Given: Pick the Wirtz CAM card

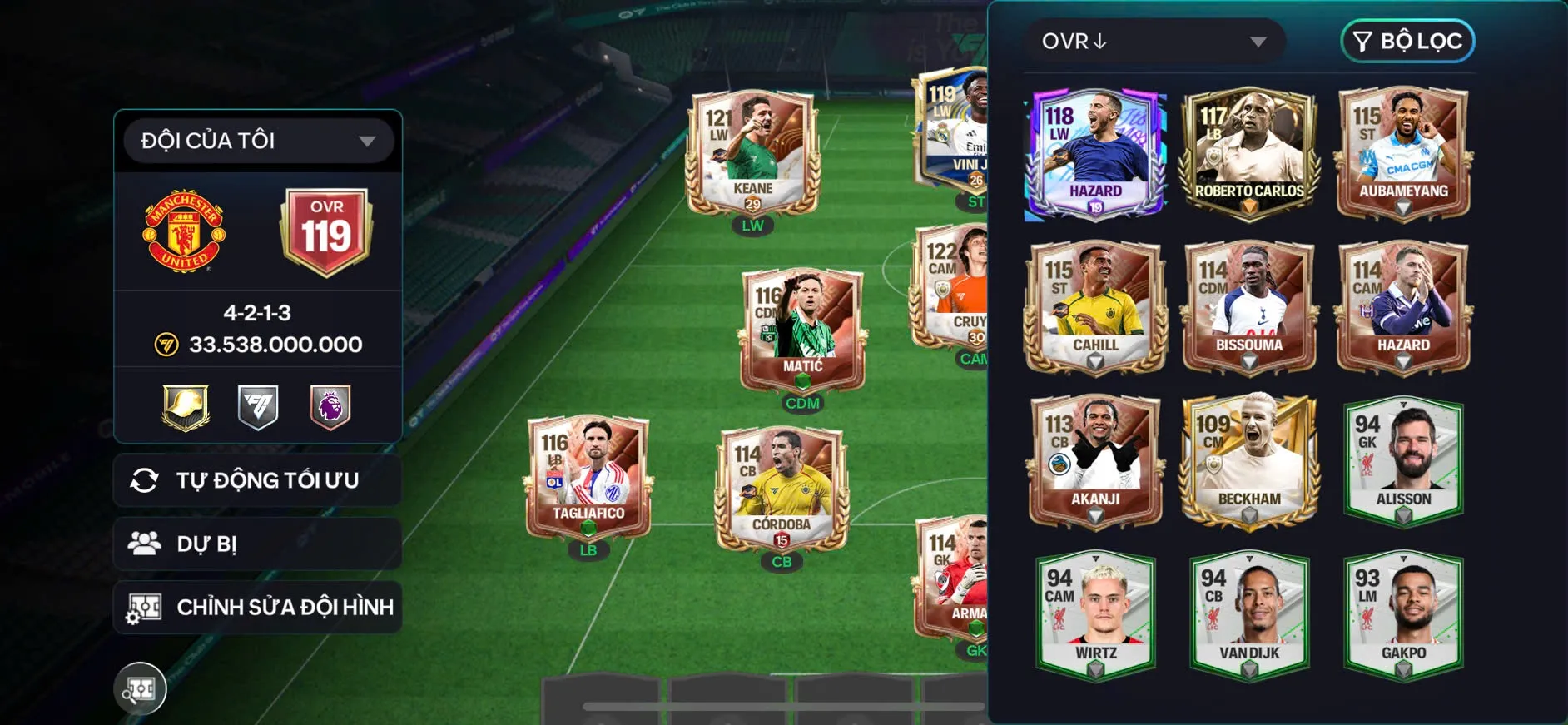Looking at the screenshot, I should point(1095,616).
